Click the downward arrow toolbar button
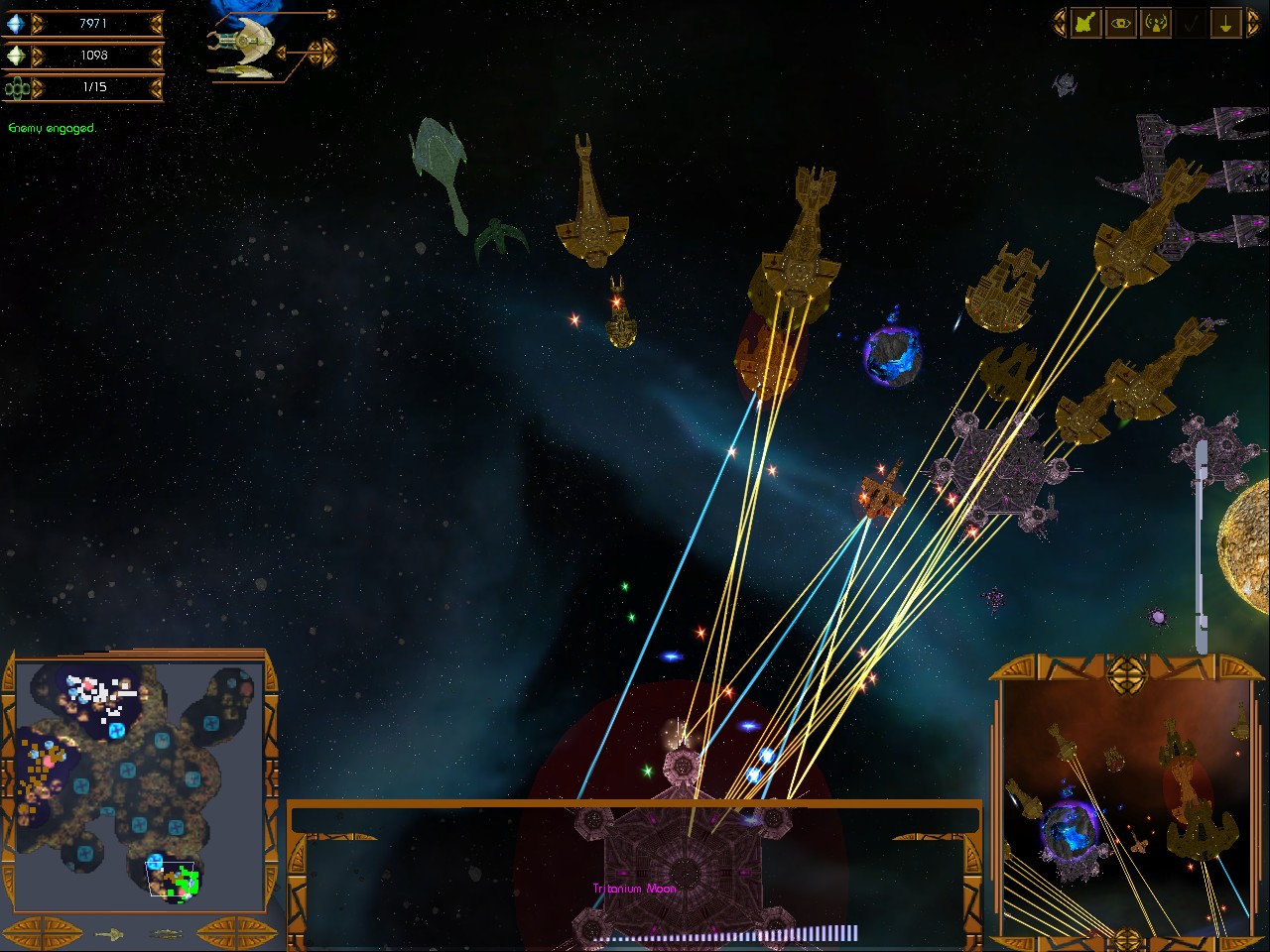The height and width of the screenshot is (952, 1270). coord(1225,24)
